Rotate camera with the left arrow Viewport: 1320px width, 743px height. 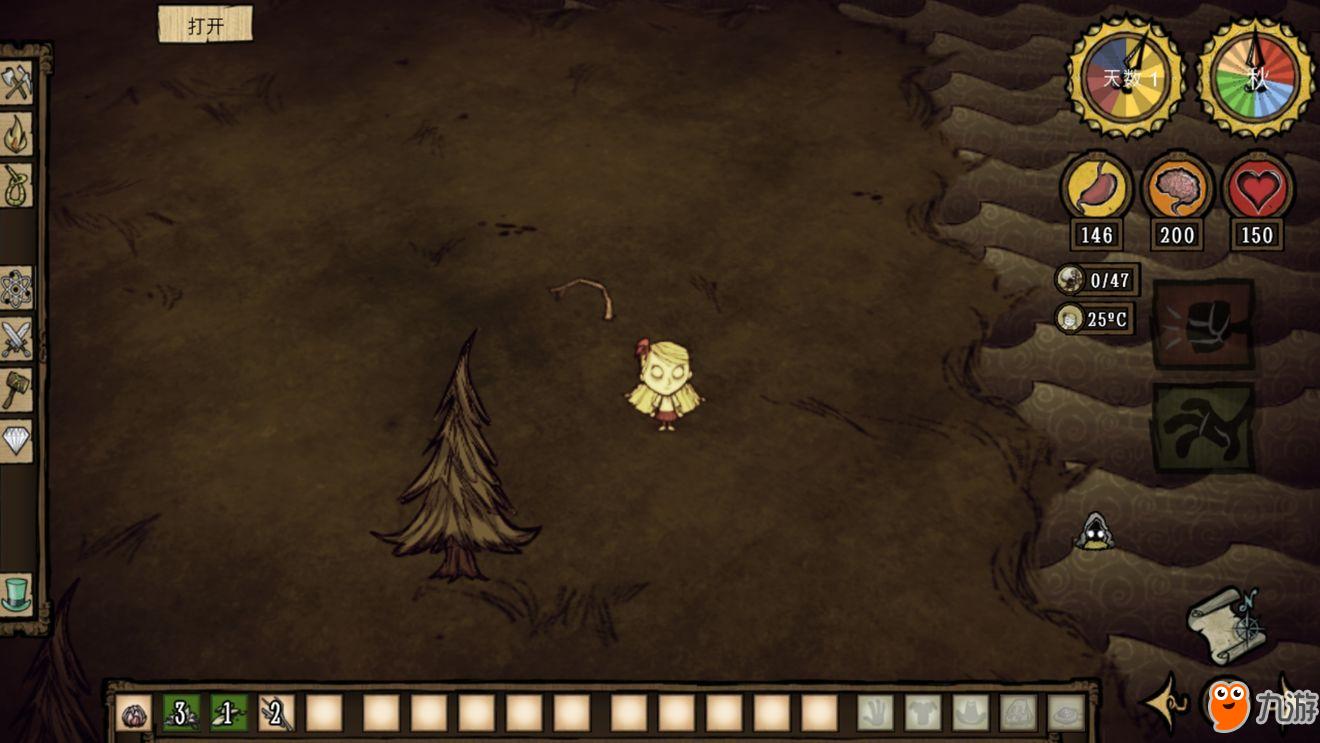(x=1166, y=704)
